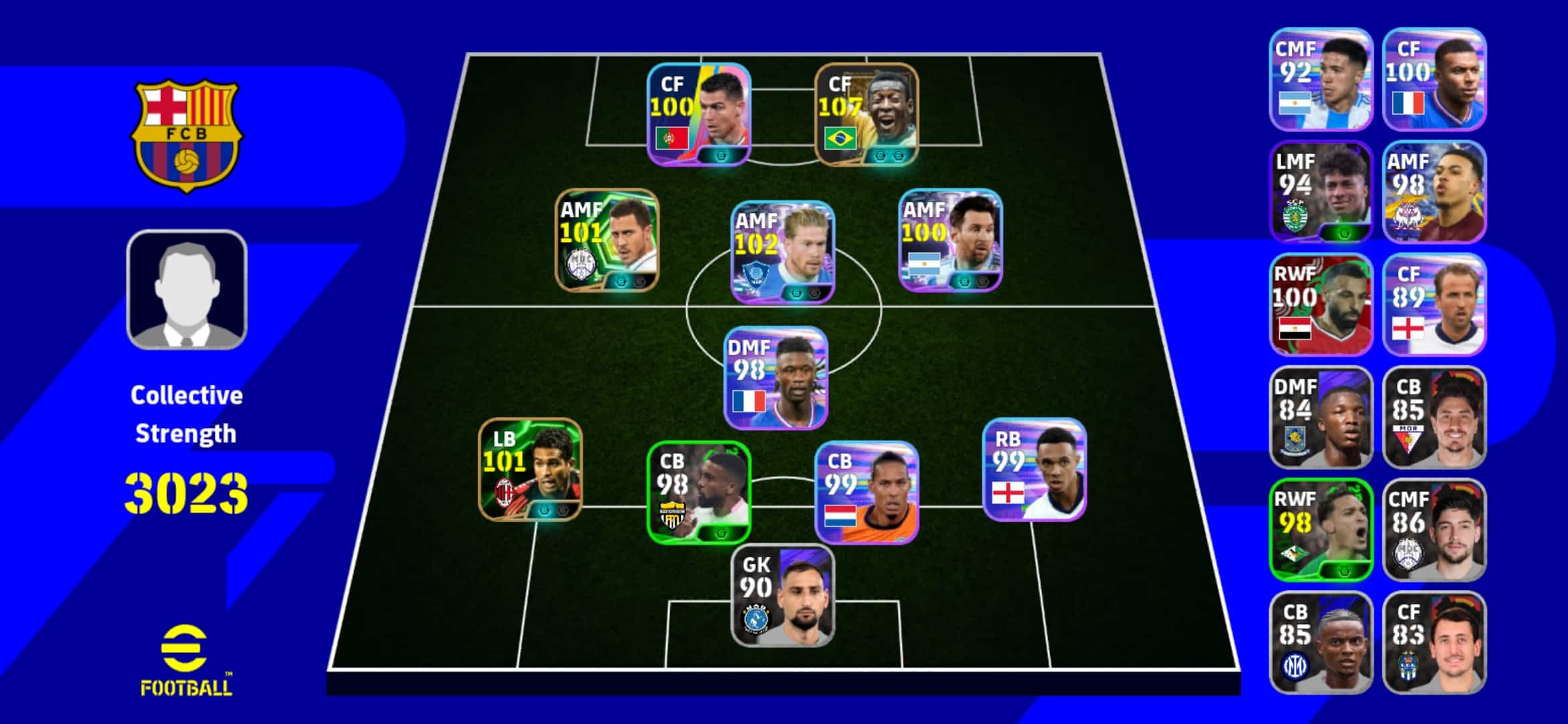1568x724 pixels.
Task: Choose the CF 100 Portugal striker card
Action: point(698,114)
